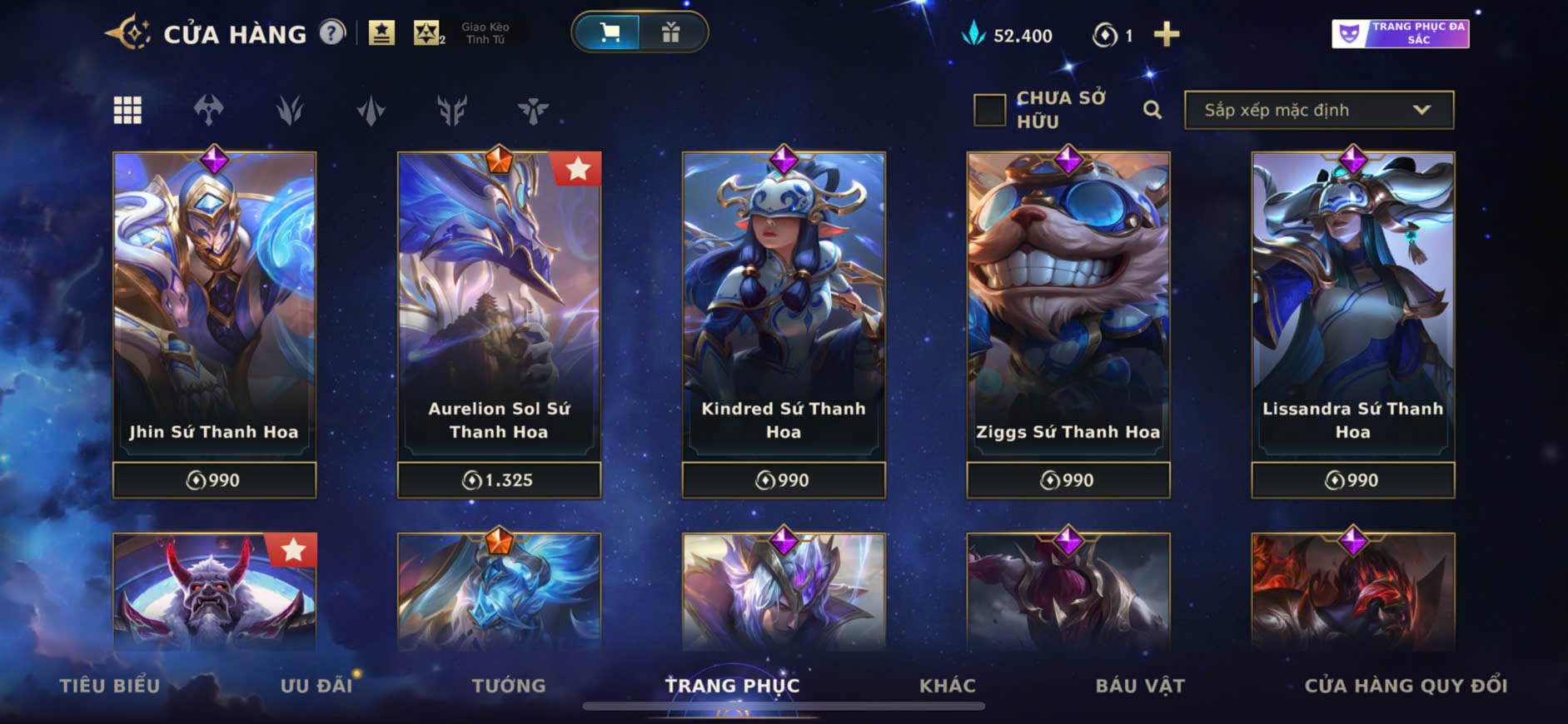Switch to the Báu Vật tab
This screenshot has height=724, width=1568.
point(1140,685)
